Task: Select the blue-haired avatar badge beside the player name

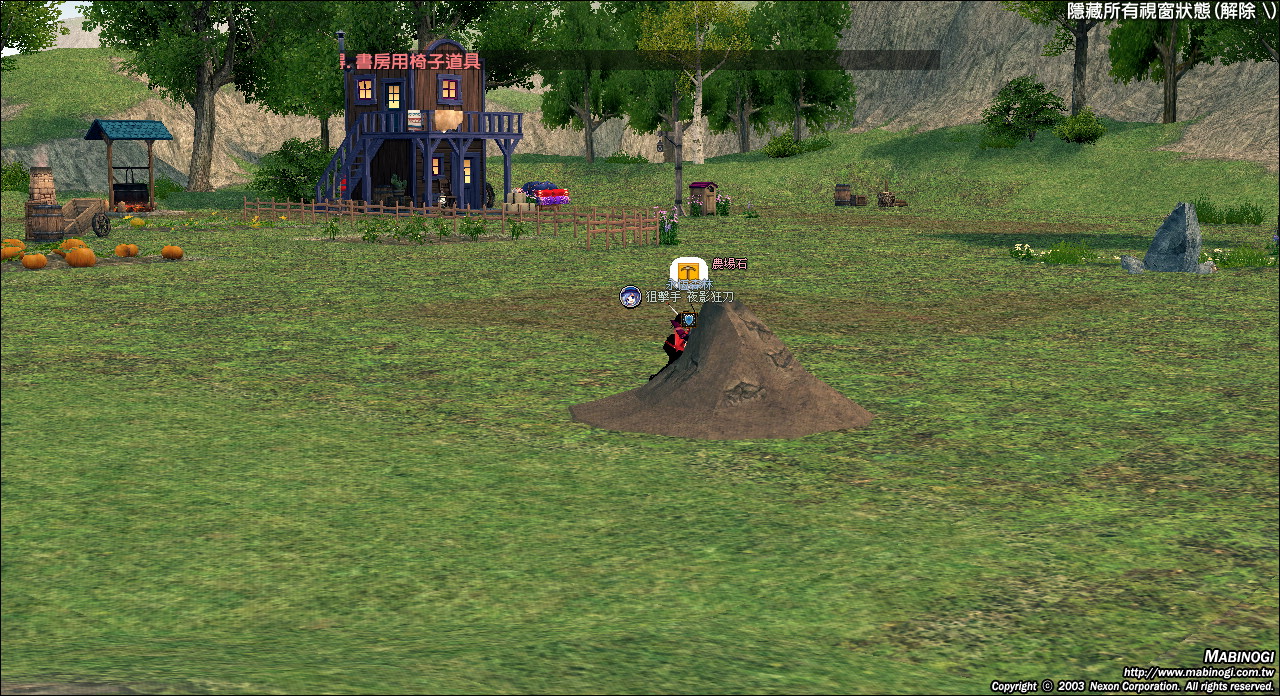Action: [630, 297]
